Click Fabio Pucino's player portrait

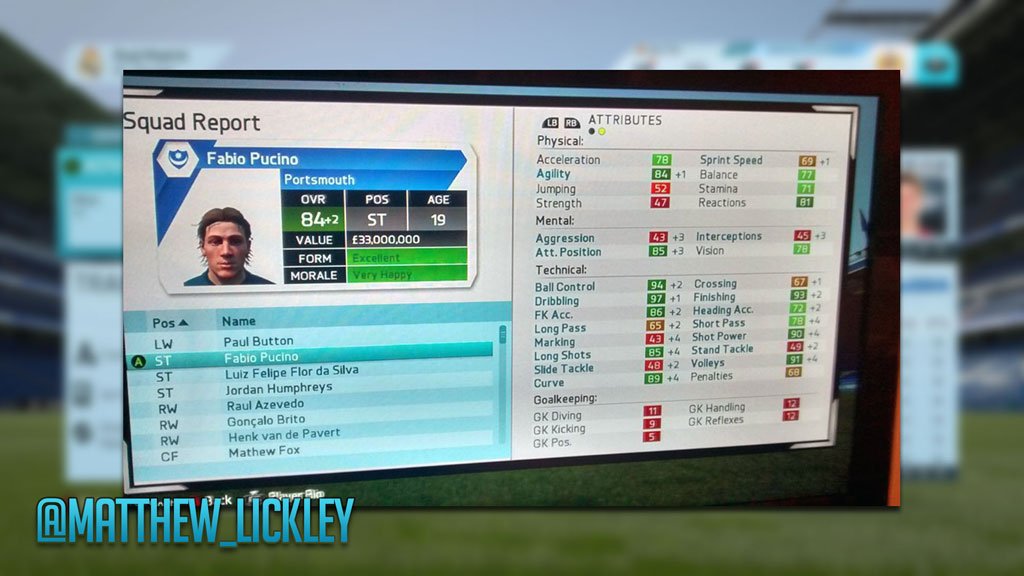click(x=223, y=246)
